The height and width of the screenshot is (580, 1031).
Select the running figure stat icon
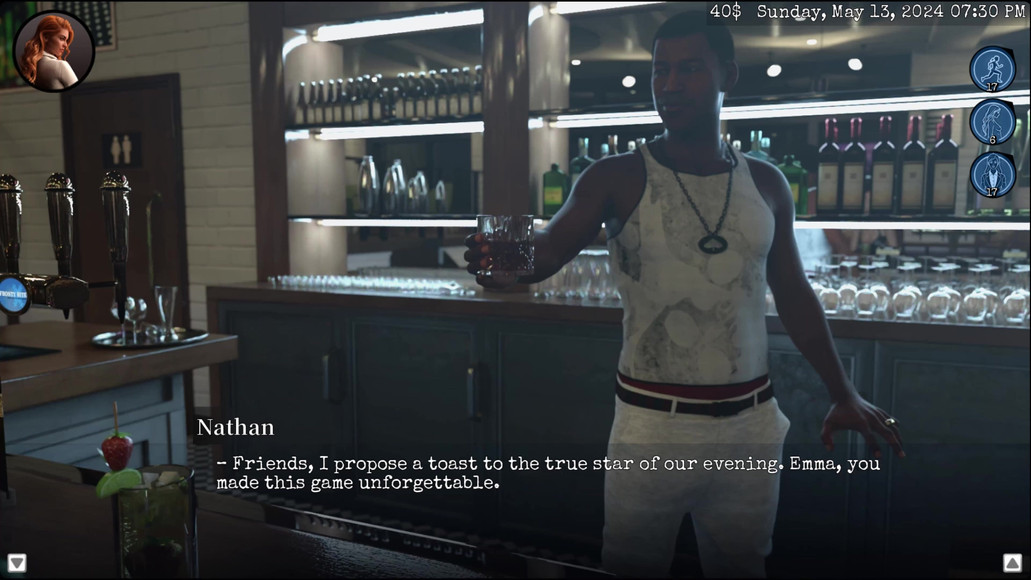pos(992,69)
